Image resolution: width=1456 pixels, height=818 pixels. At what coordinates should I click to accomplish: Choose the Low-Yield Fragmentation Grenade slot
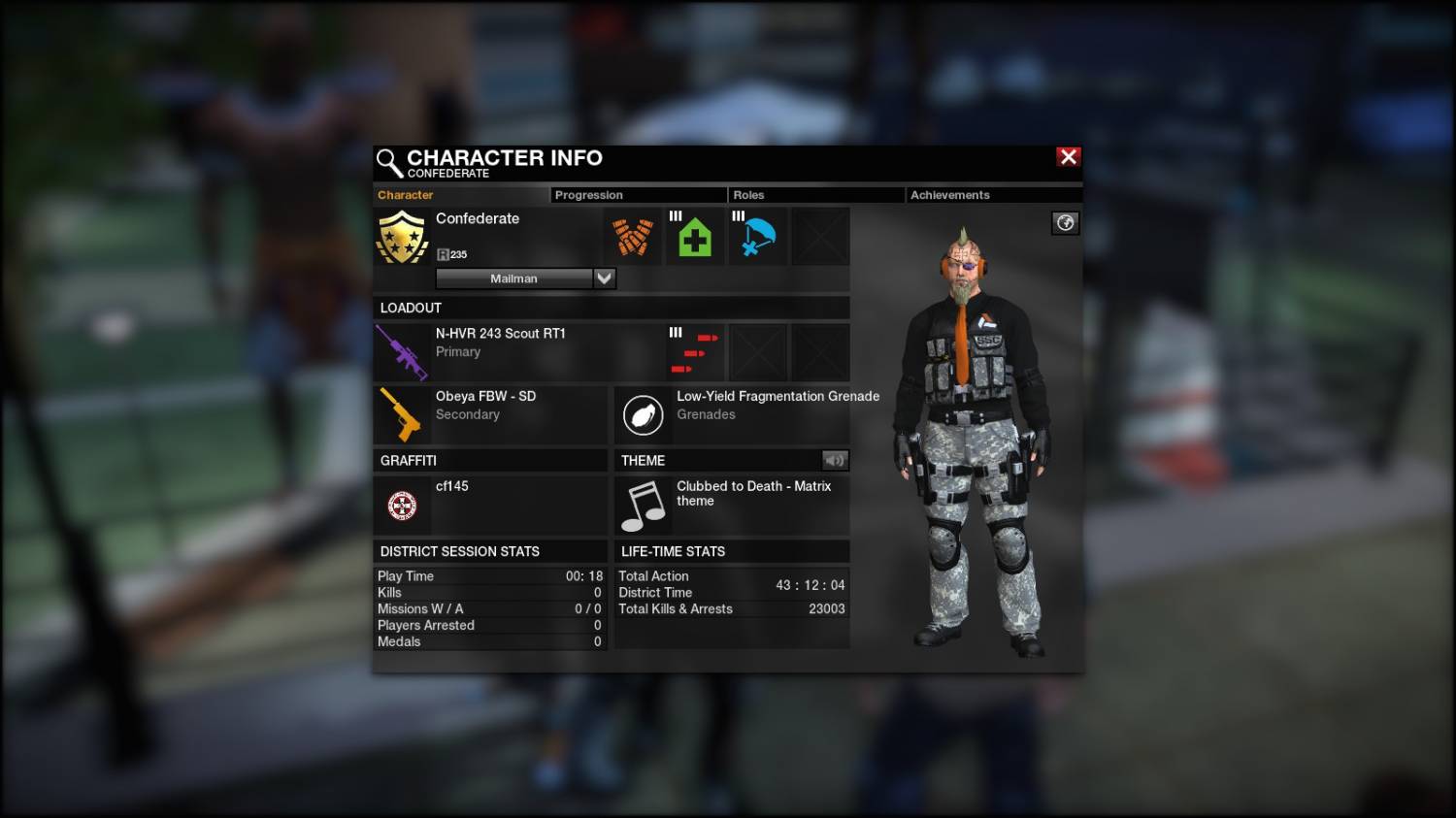pyautogui.click(x=643, y=414)
